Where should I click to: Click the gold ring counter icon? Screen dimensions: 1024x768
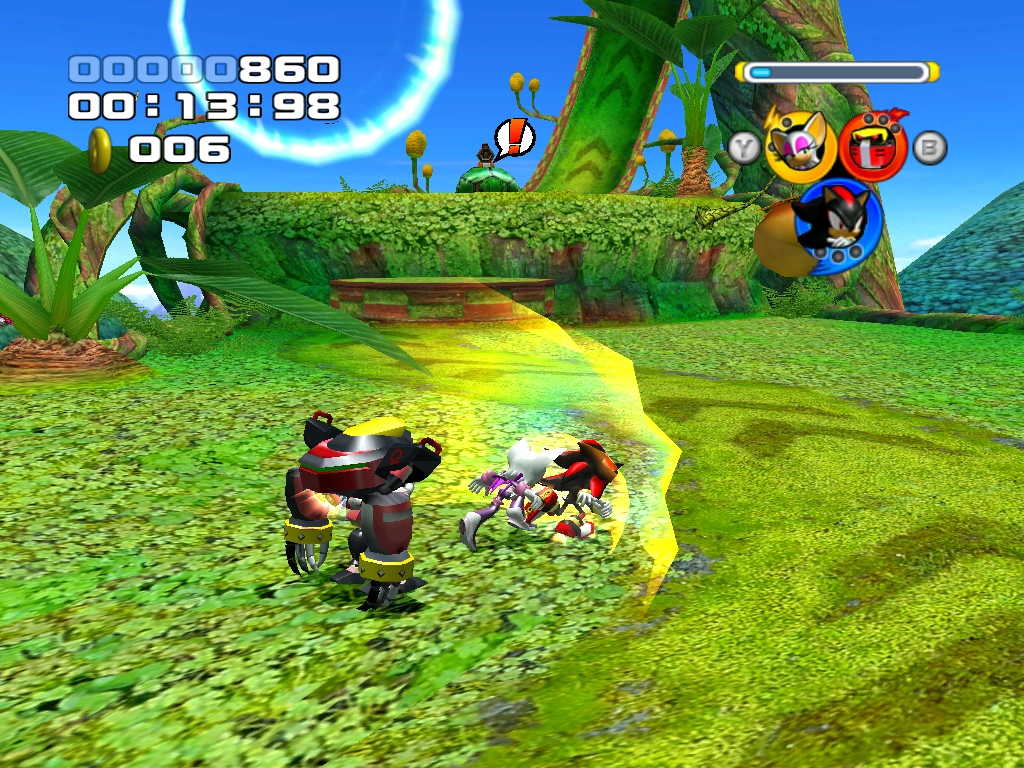(100, 150)
